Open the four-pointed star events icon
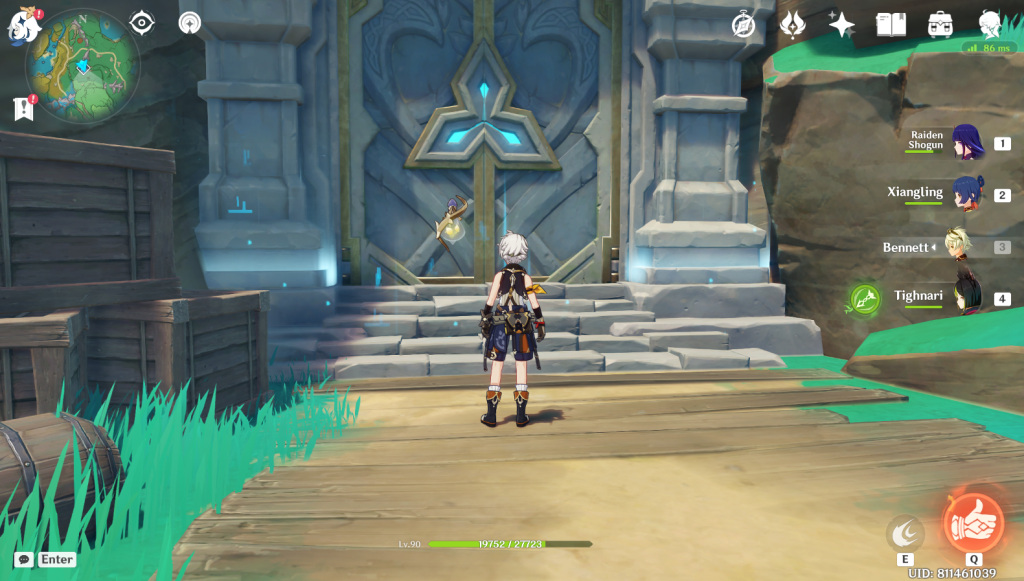The height and width of the screenshot is (581, 1024). [x=841, y=24]
